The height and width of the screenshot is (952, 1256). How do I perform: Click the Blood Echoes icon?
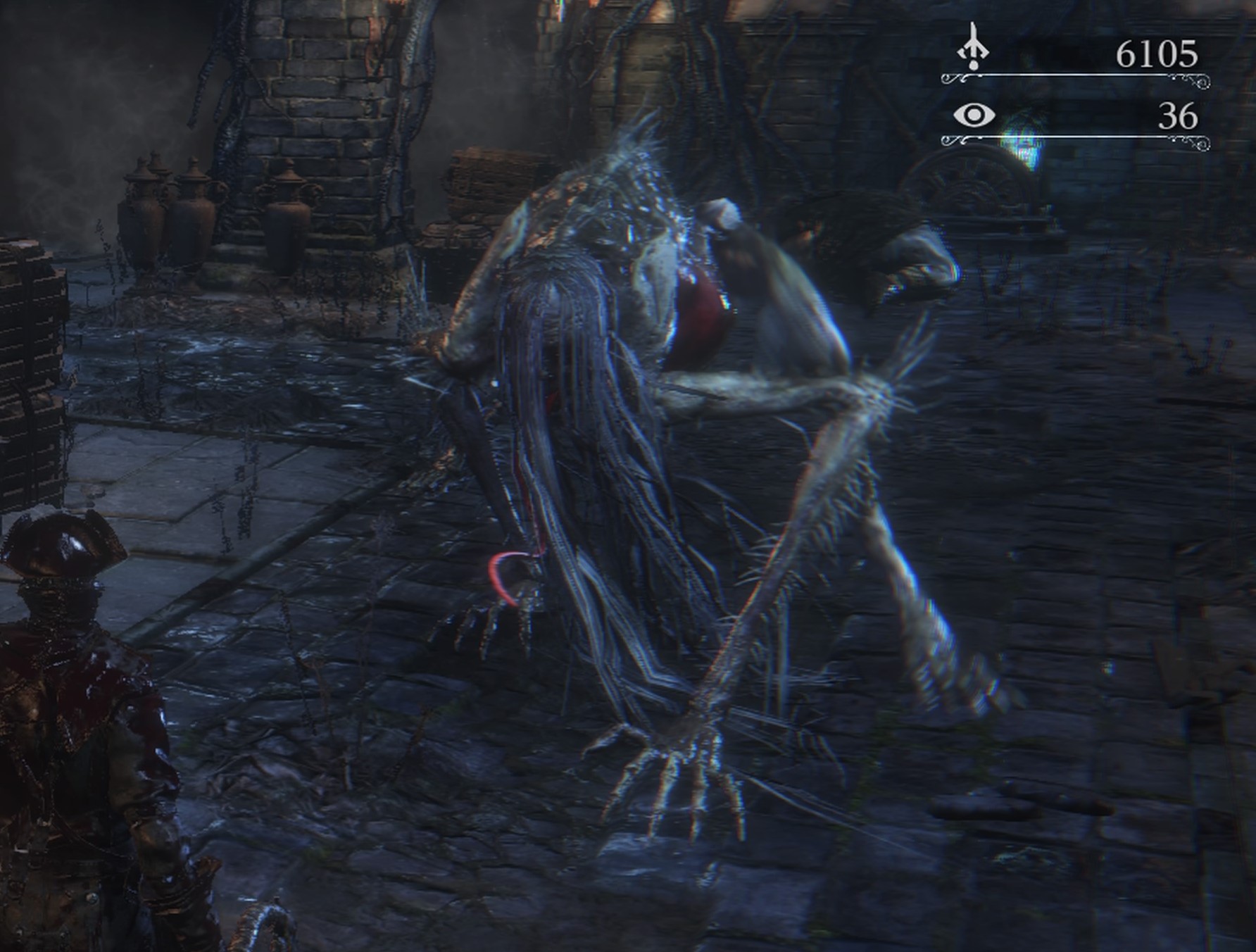point(973,46)
